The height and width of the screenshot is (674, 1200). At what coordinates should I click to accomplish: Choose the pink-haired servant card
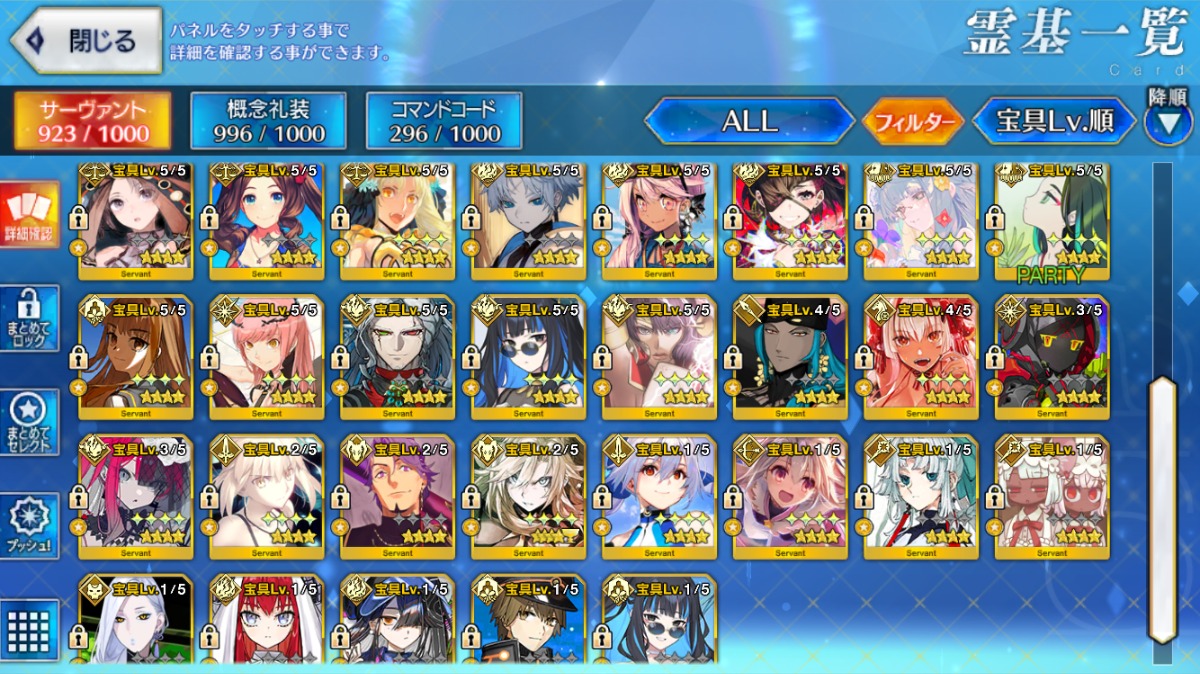[x=267, y=357]
